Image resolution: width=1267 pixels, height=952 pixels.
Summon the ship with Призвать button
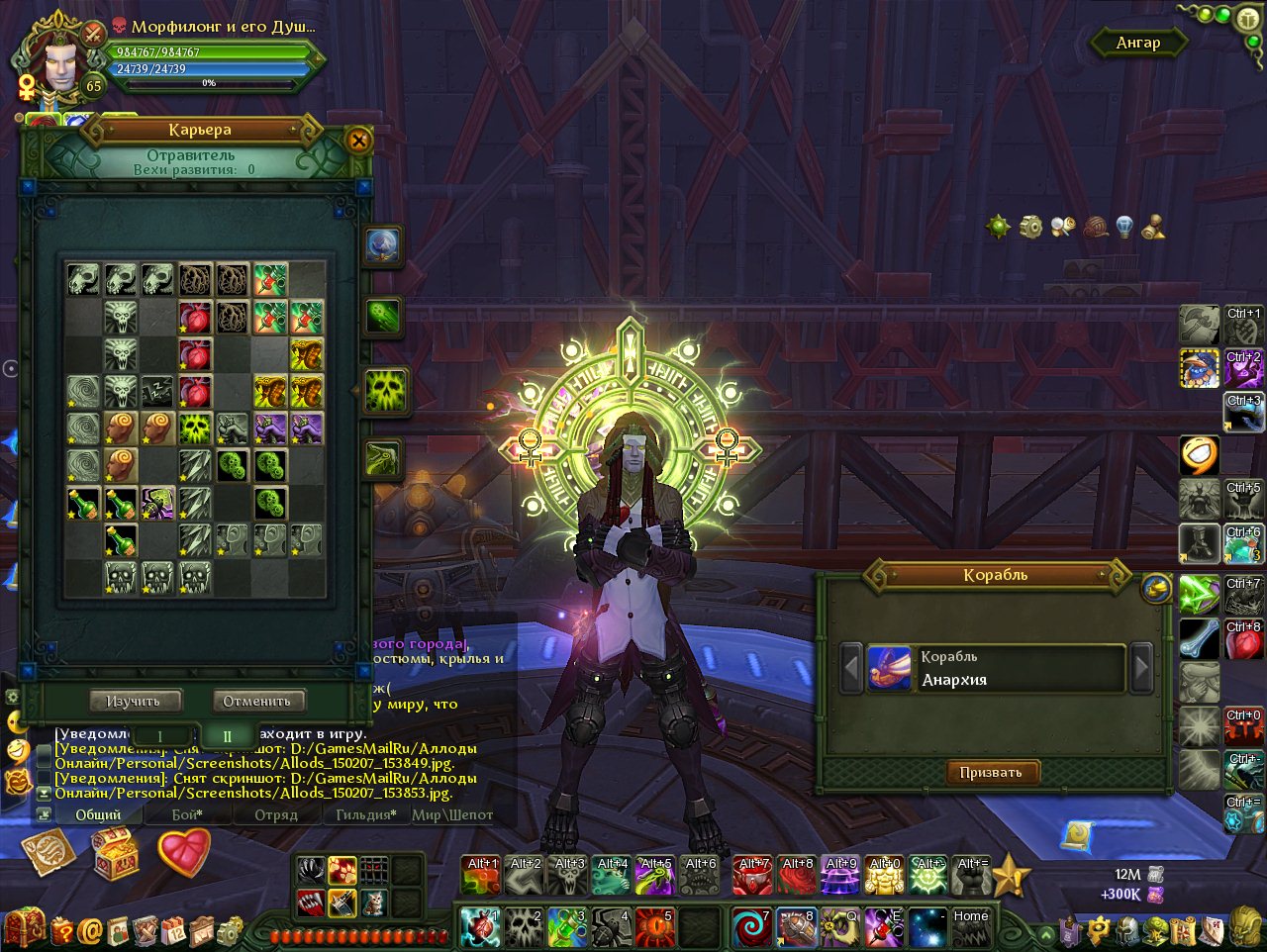(x=991, y=772)
